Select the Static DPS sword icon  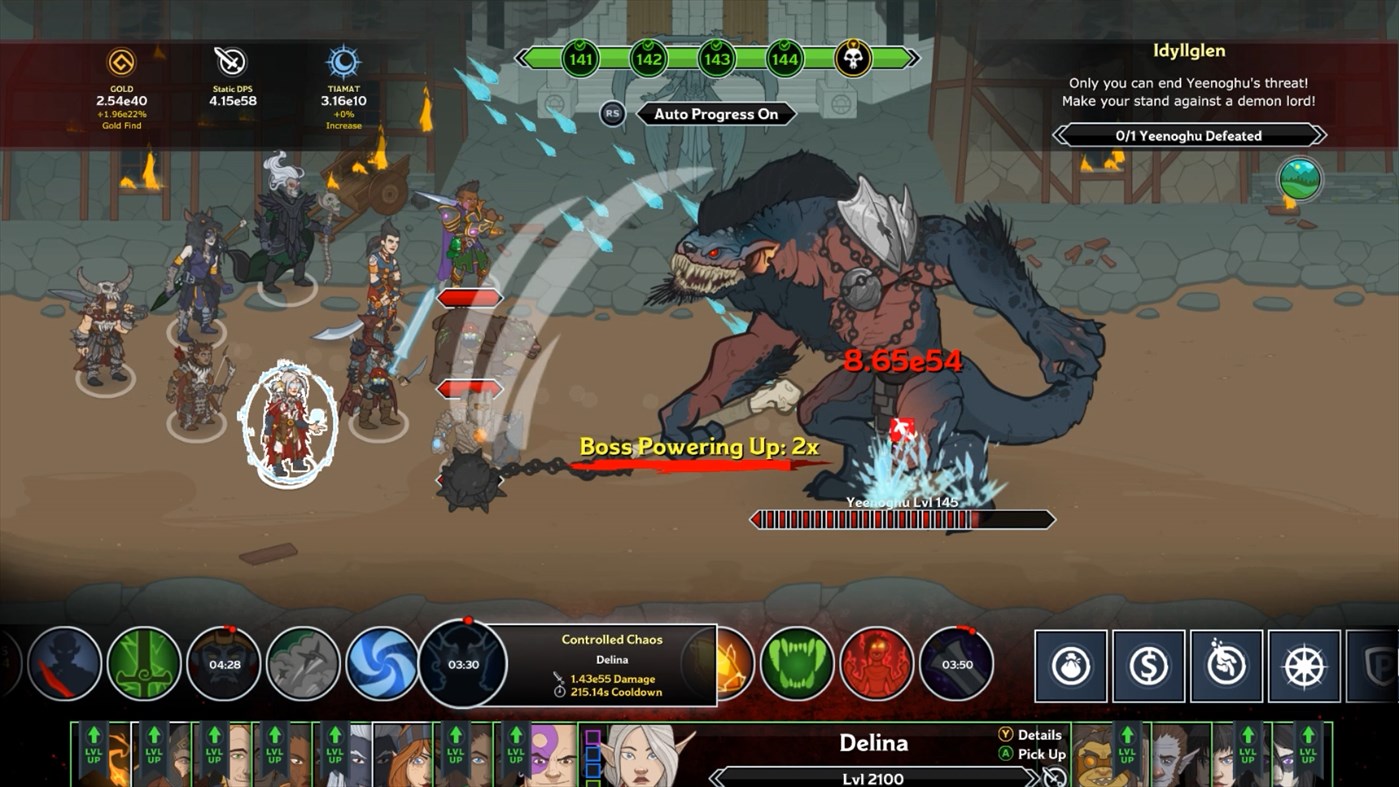pos(229,61)
